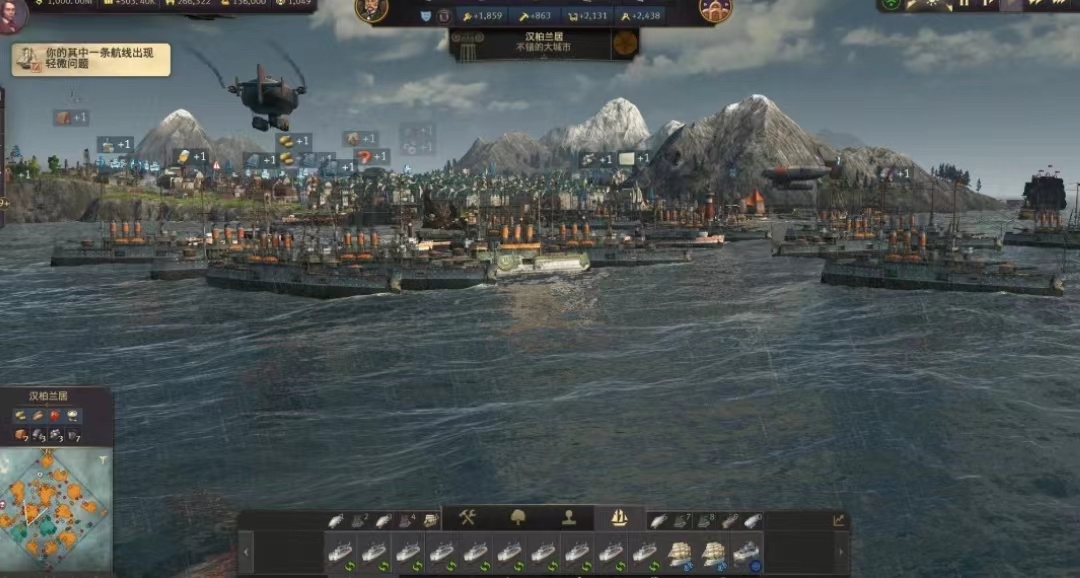Switch to the ships tab
Screen dimensions: 1080x578
coord(619,518)
